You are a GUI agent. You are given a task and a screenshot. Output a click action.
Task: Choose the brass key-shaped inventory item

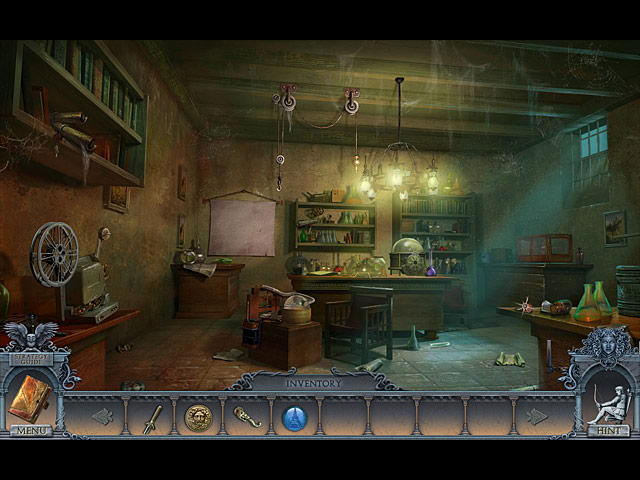[246, 417]
